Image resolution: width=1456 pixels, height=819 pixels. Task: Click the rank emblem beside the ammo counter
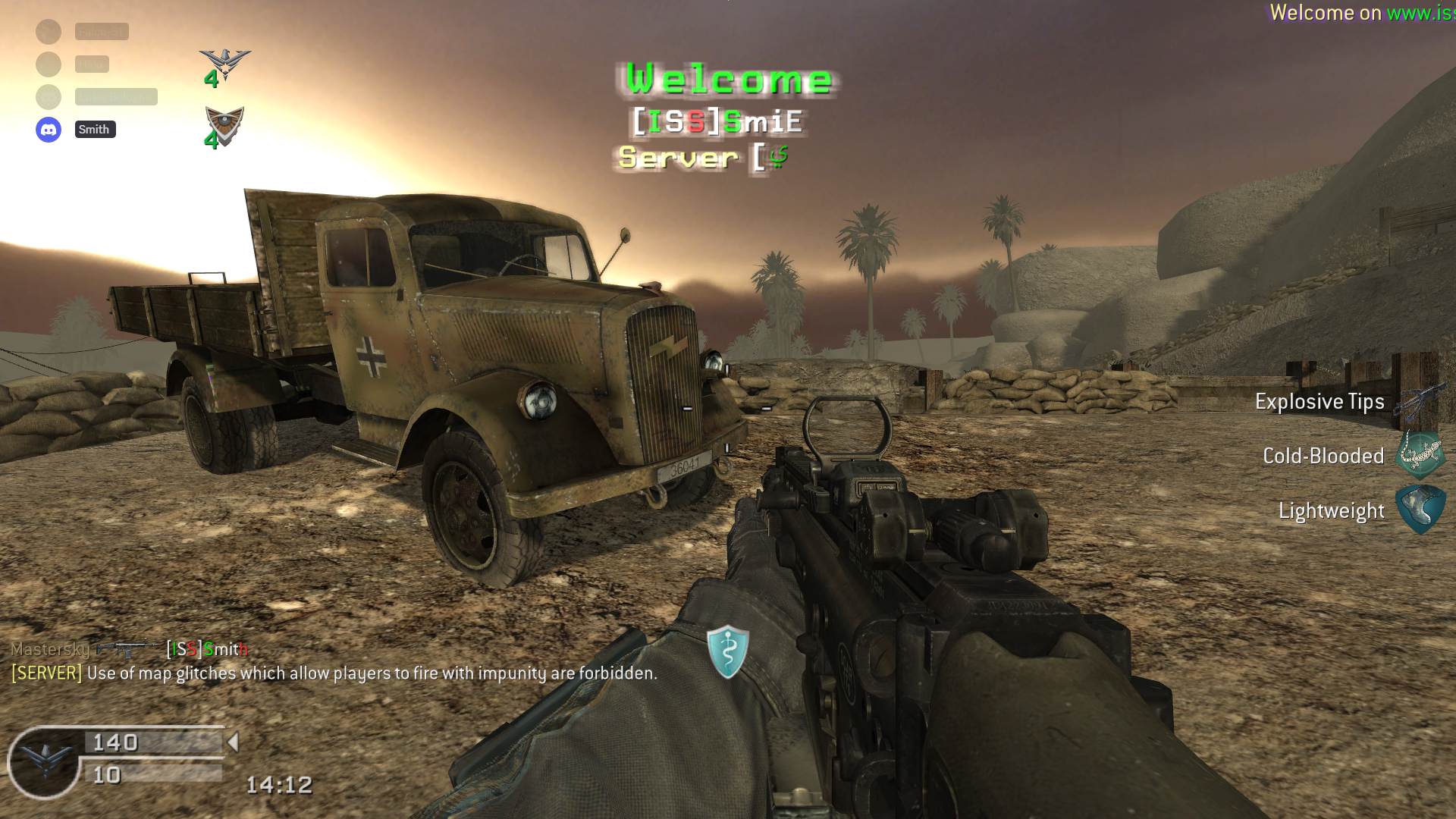click(x=45, y=761)
